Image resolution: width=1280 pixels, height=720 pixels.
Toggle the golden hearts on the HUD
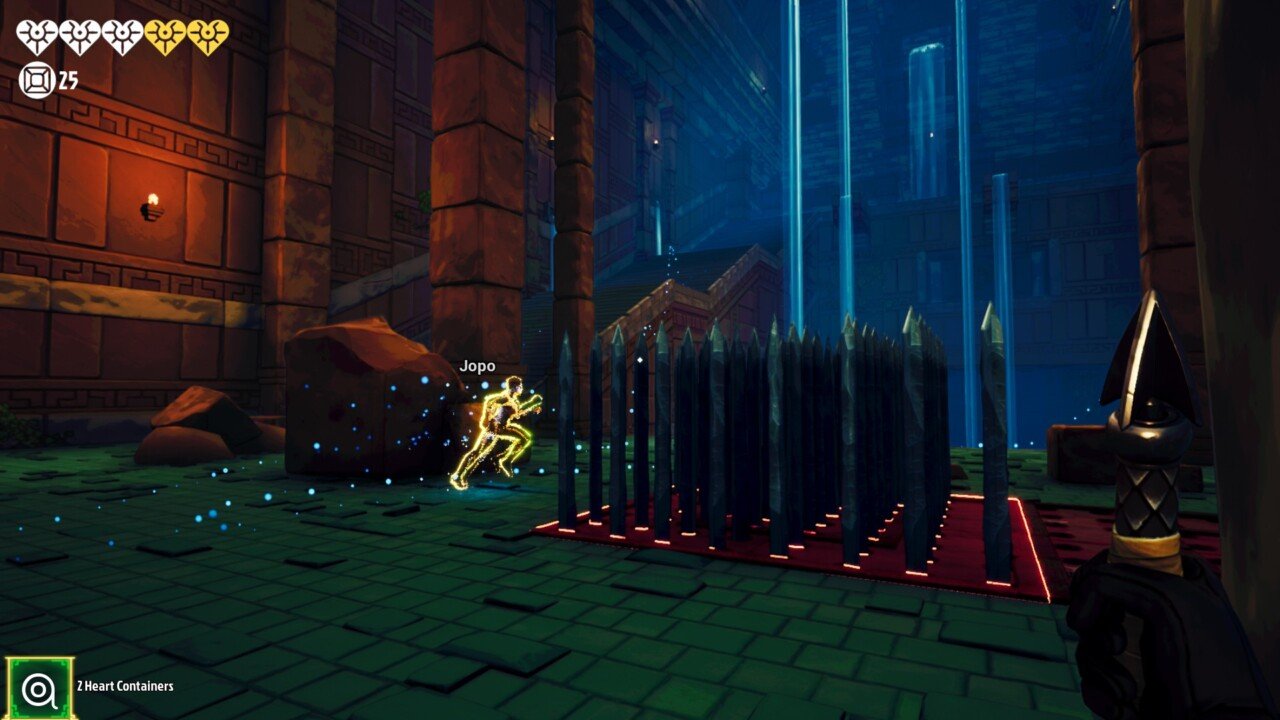click(184, 33)
